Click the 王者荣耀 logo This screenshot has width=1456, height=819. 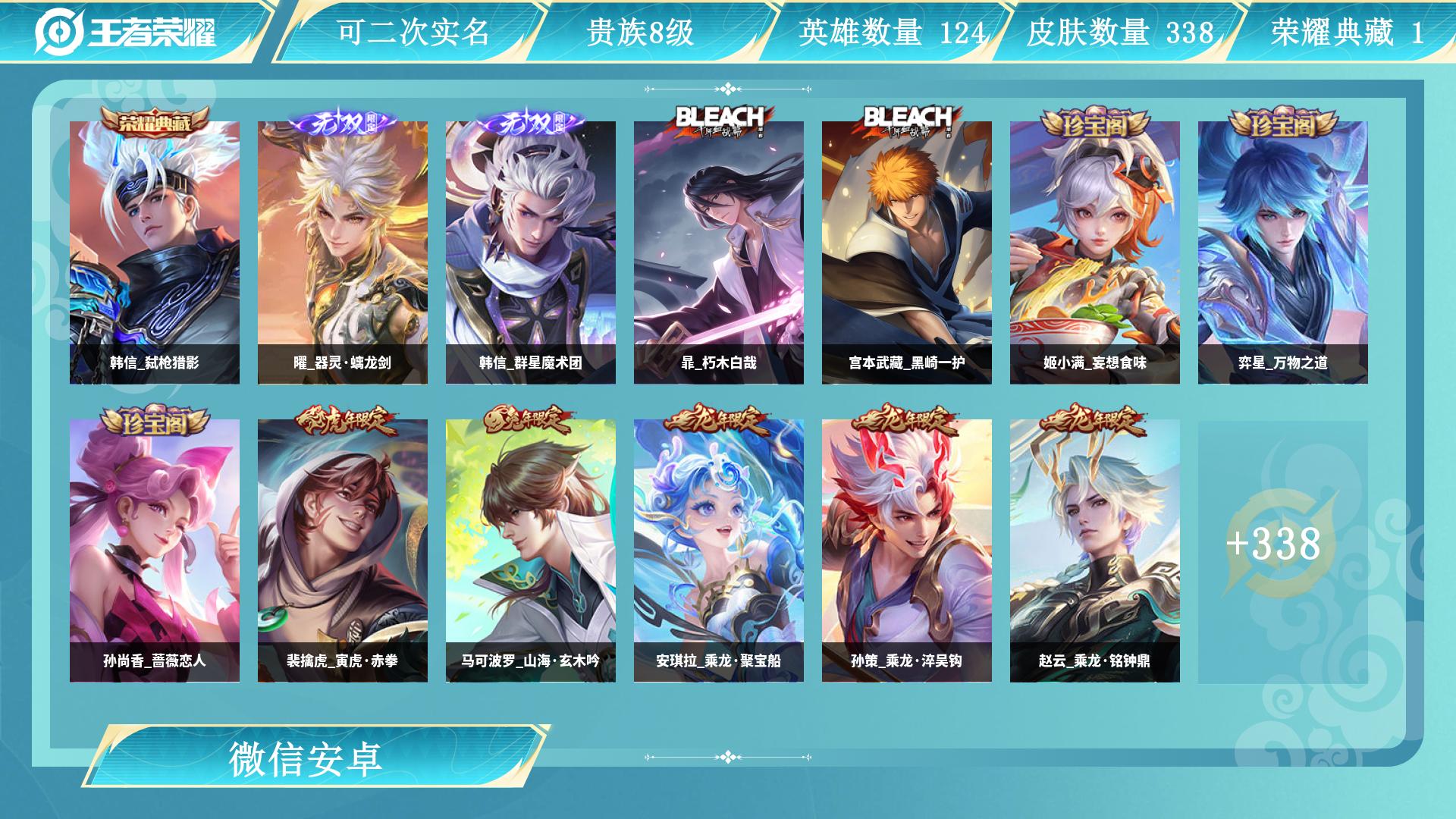[x=126, y=32]
